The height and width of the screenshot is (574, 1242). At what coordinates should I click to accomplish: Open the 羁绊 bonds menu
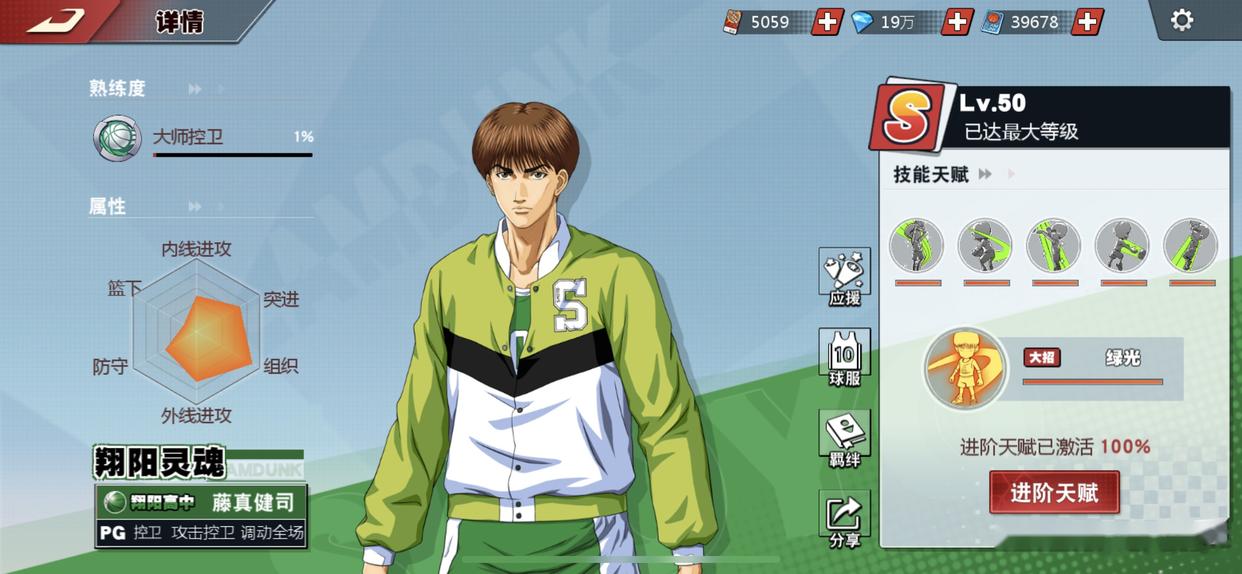click(x=844, y=438)
